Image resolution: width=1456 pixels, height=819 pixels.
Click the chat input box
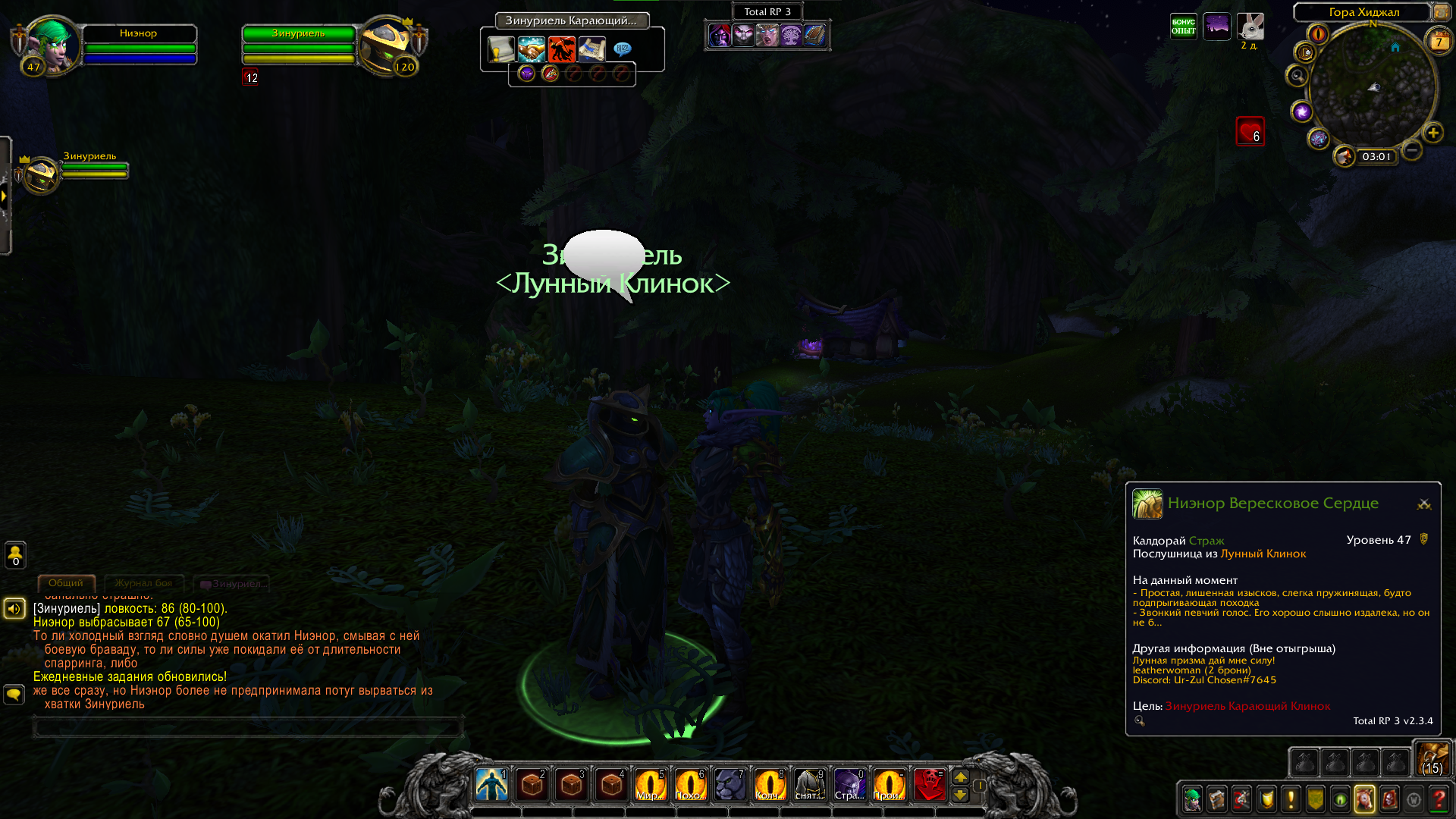[x=248, y=727]
